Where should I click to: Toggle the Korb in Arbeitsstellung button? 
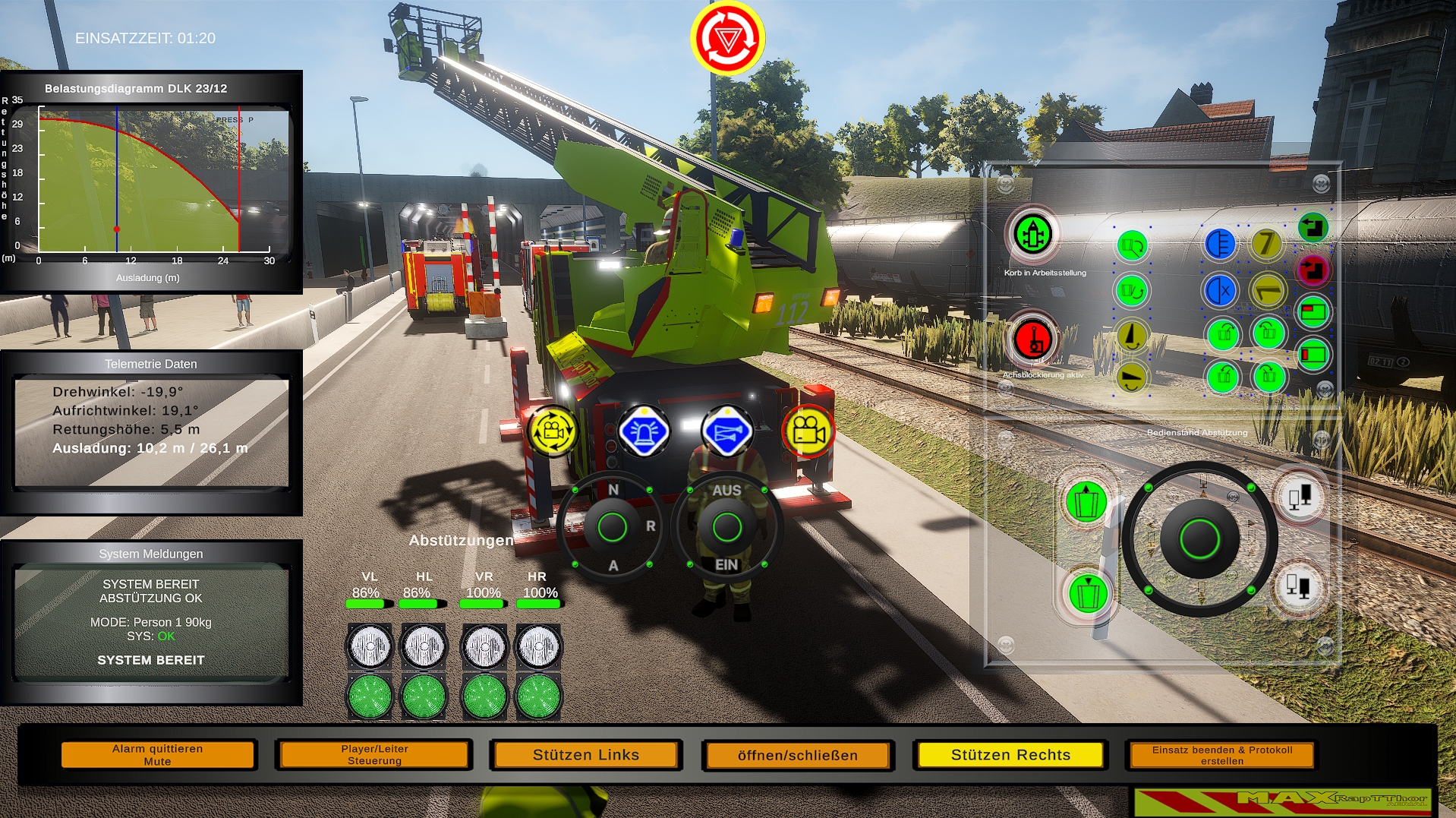coord(1032,234)
